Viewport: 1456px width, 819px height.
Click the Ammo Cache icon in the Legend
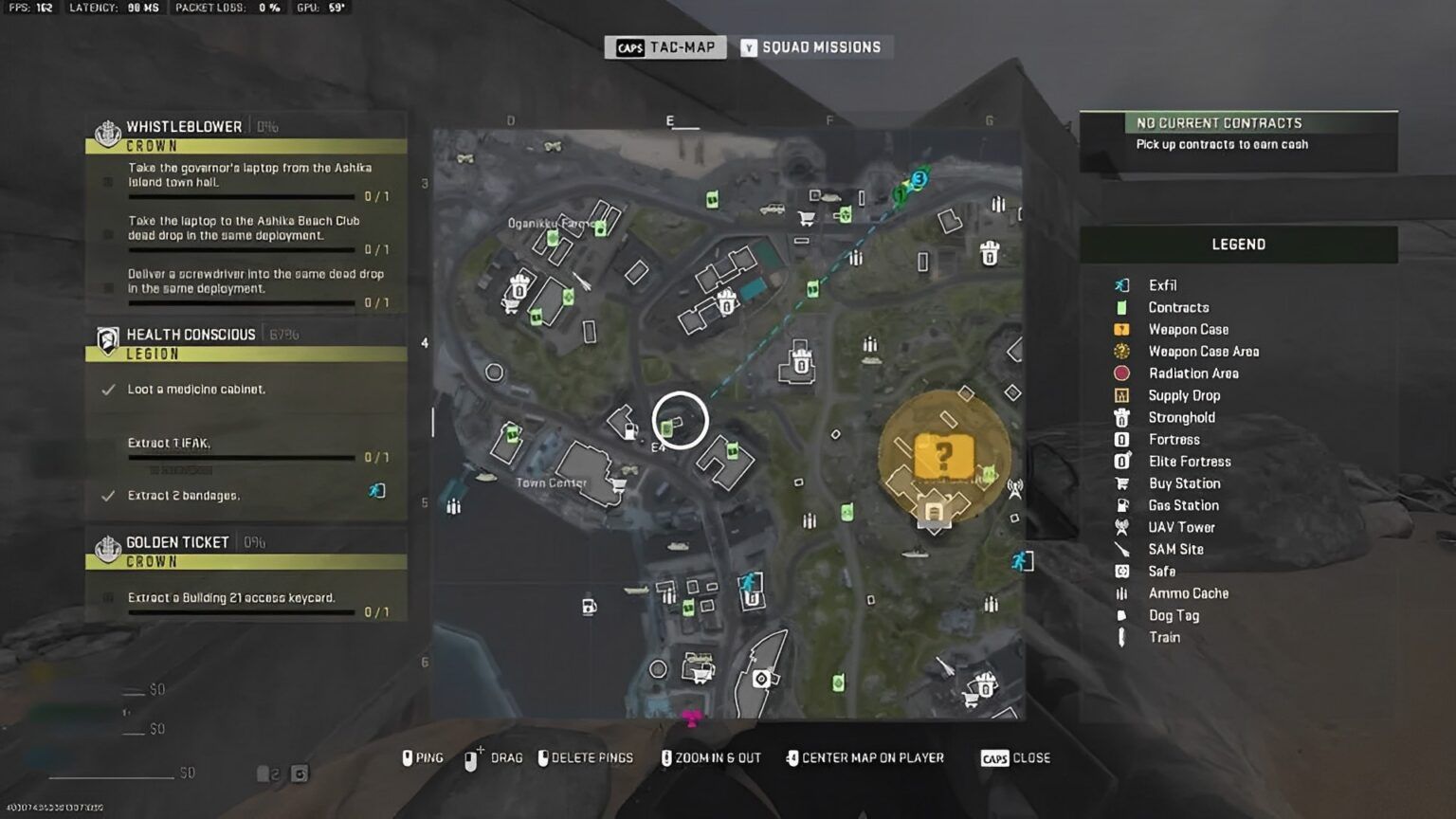[1122, 593]
